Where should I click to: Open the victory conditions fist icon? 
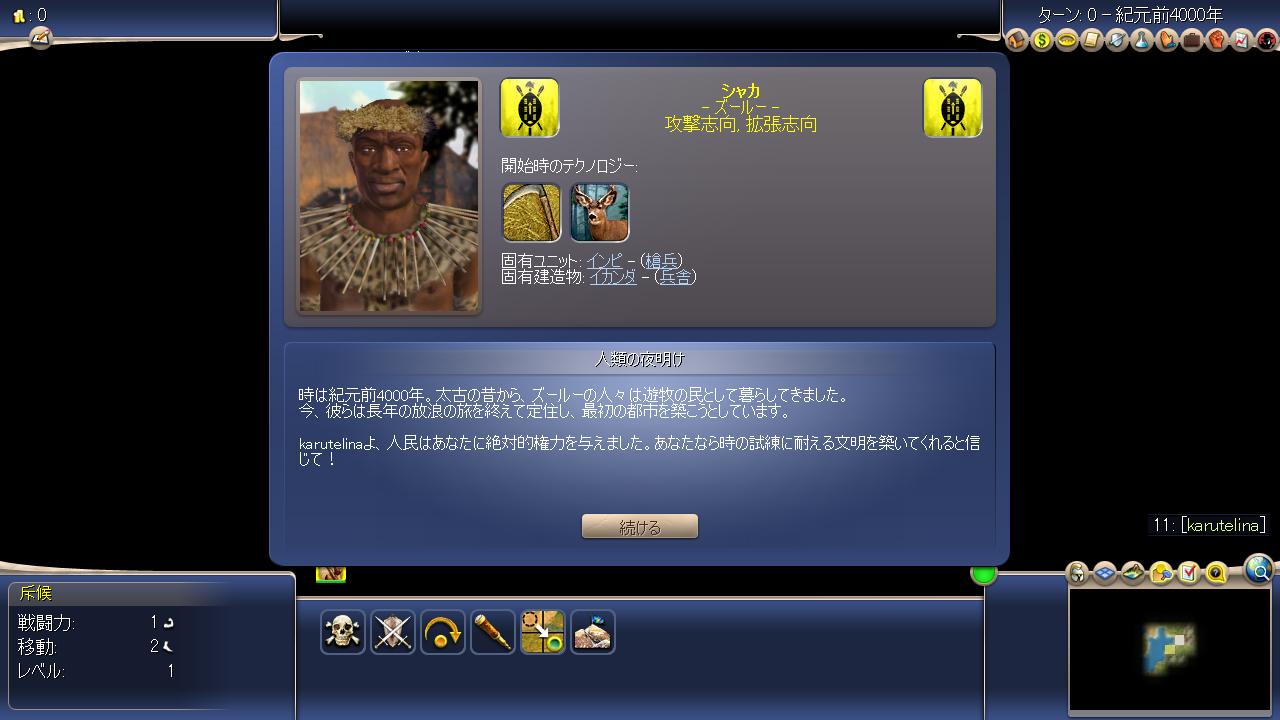click(1218, 40)
